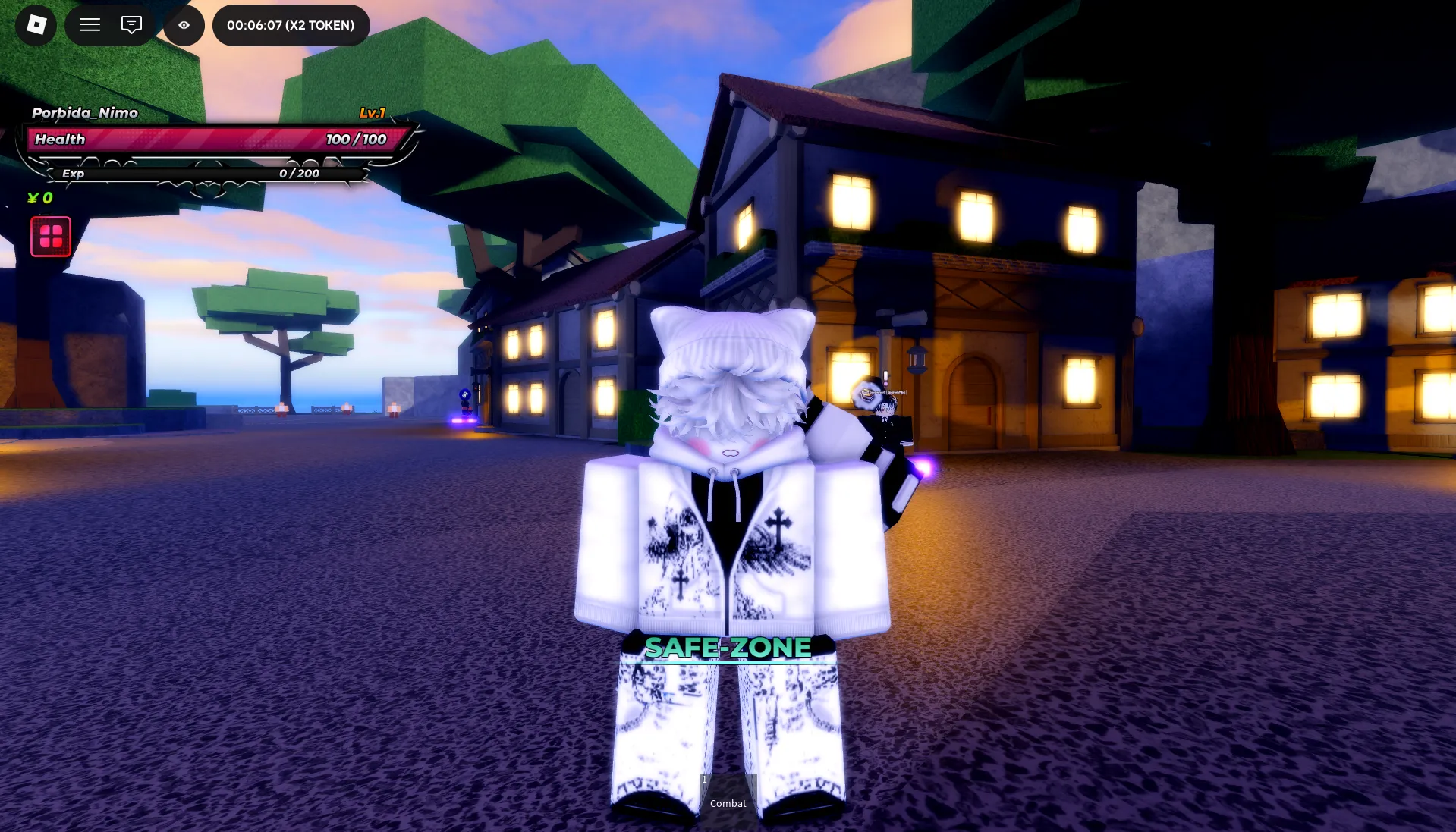Click the 00:06:07 (X2 TOKEN) button
Viewport: 1456px width, 832px height.
coord(291,24)
